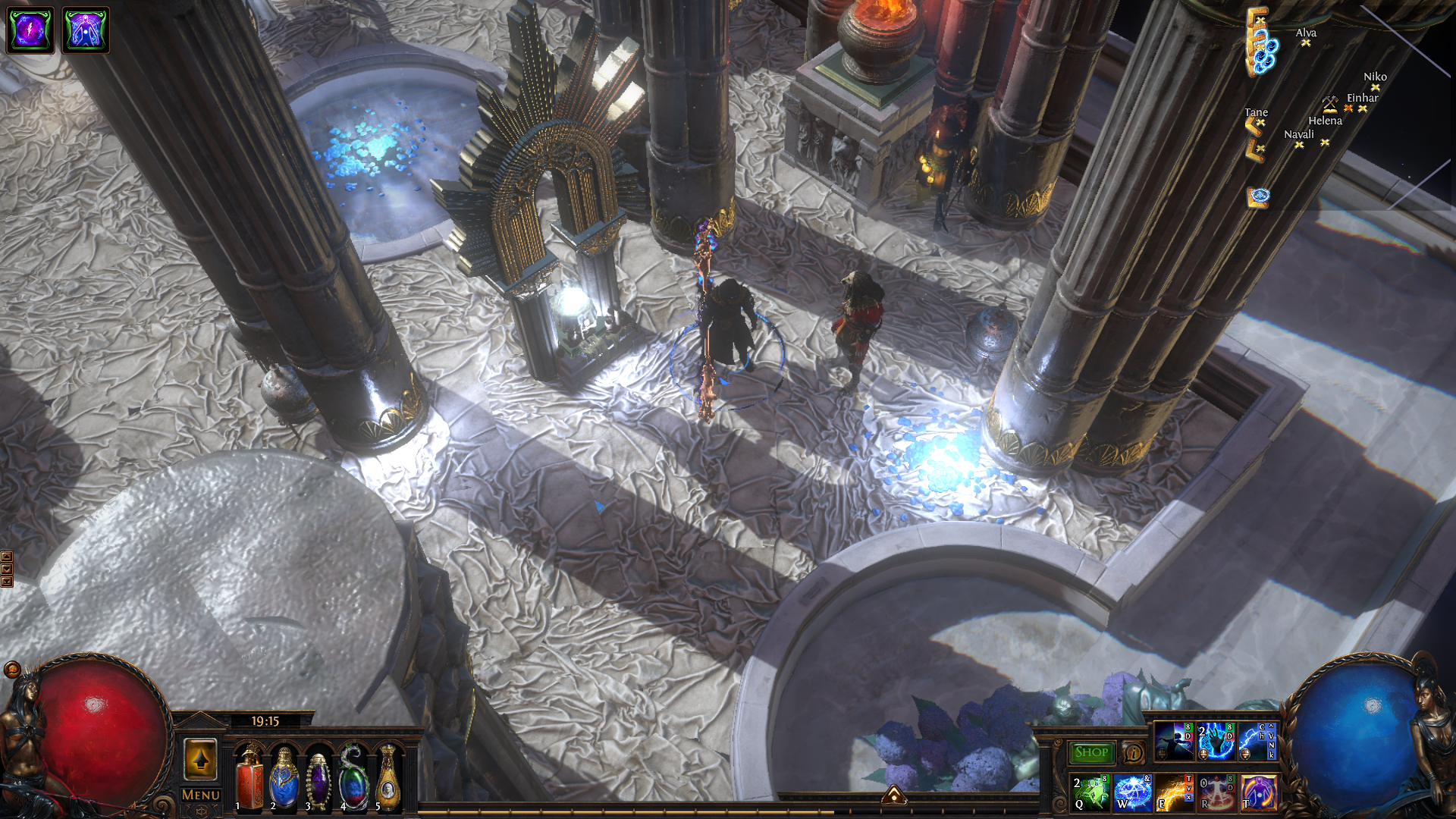
Task: Select the green clones skill on Q
Action: (x=1090, y=792)
